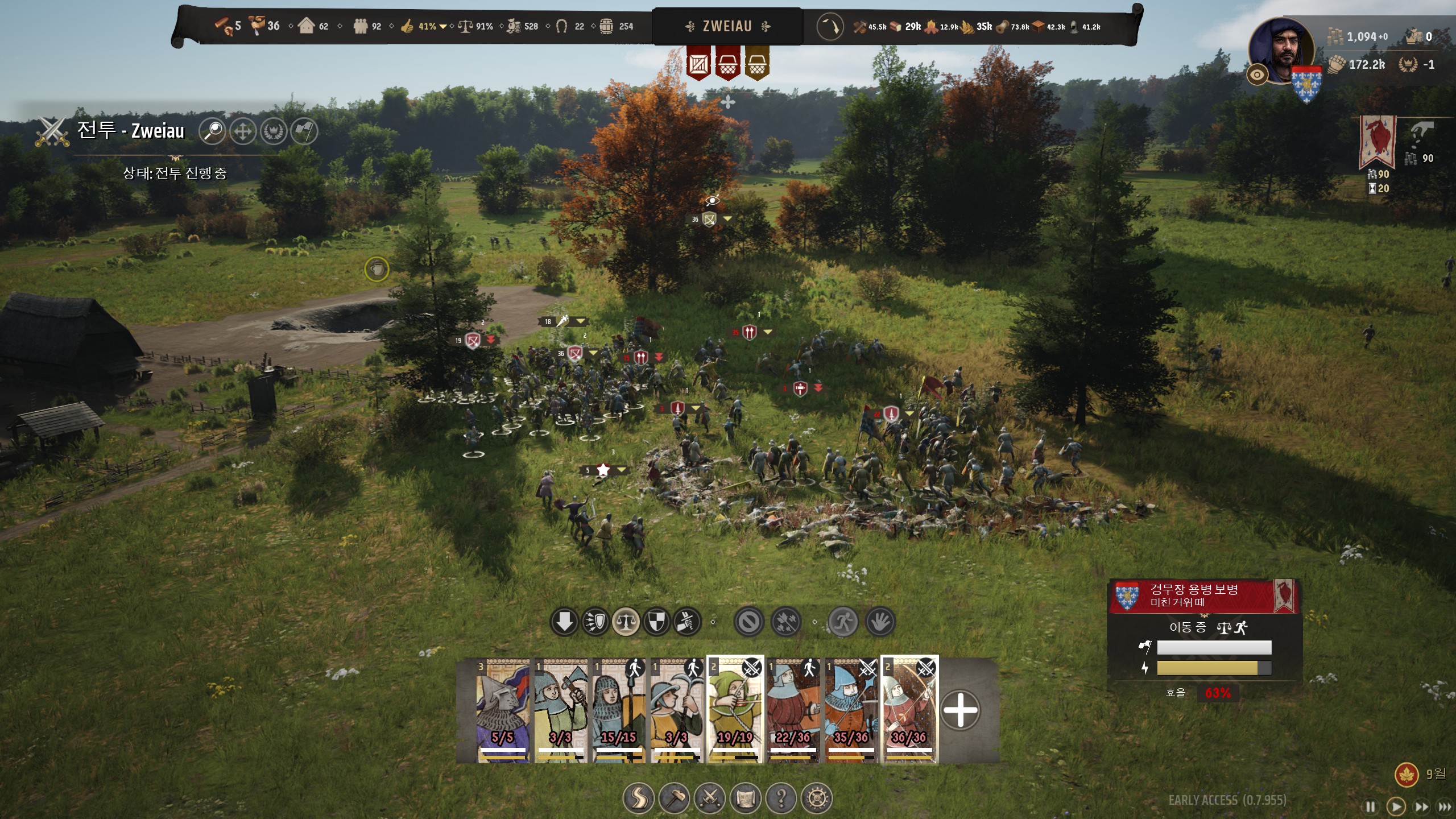Open the gear settings menu
The width and height of the screenshot is (1456, 819).
pos(817,799)
